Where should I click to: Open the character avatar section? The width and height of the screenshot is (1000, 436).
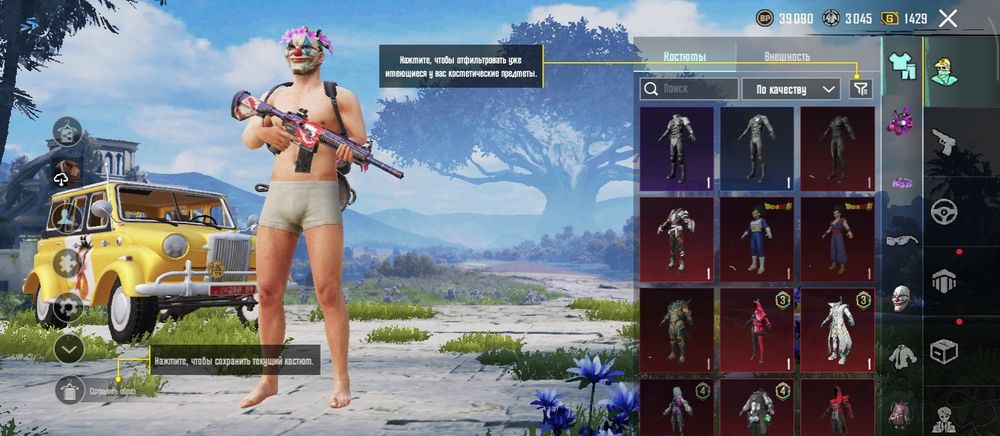click(943, 70)
